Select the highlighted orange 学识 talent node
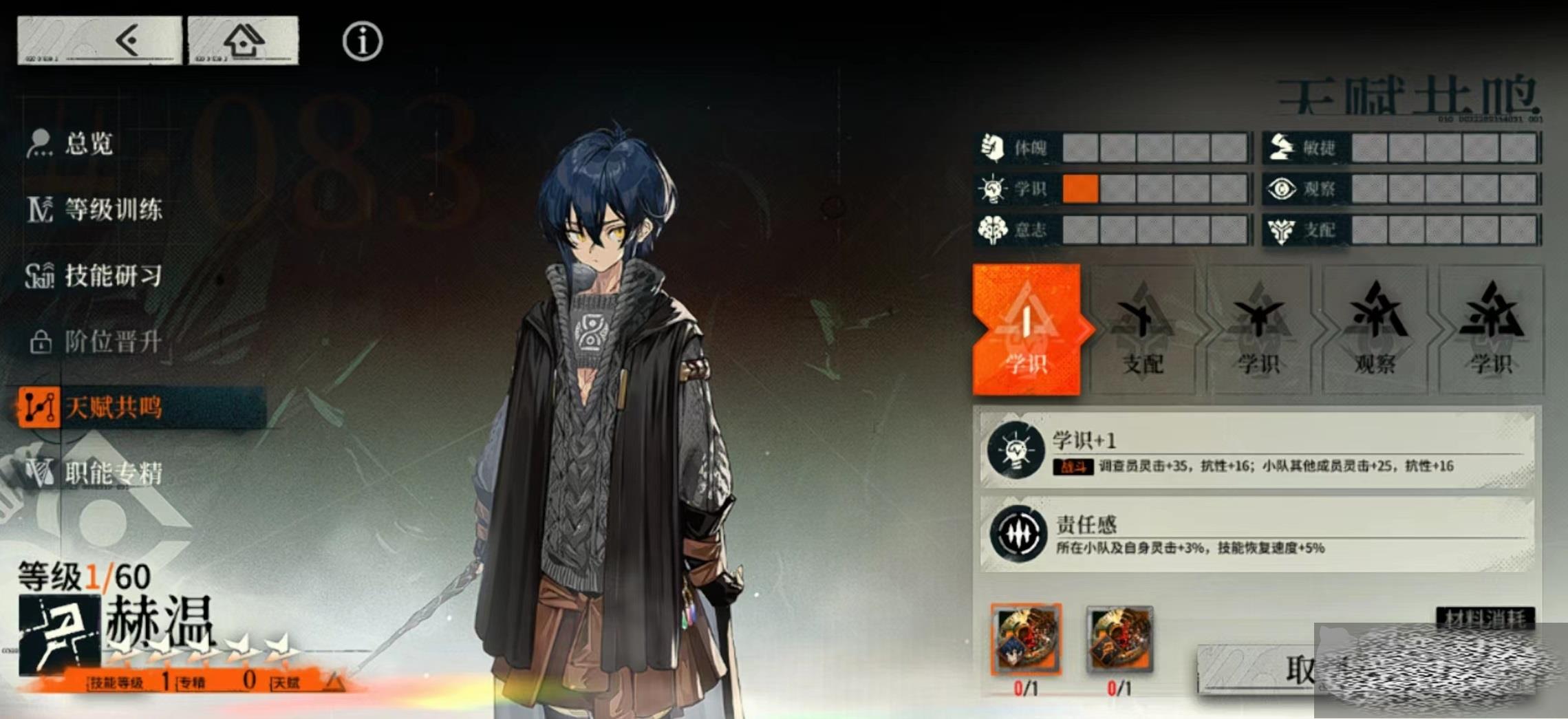This screenshot has height=719, width=1568. click(x=1027, y=330)
